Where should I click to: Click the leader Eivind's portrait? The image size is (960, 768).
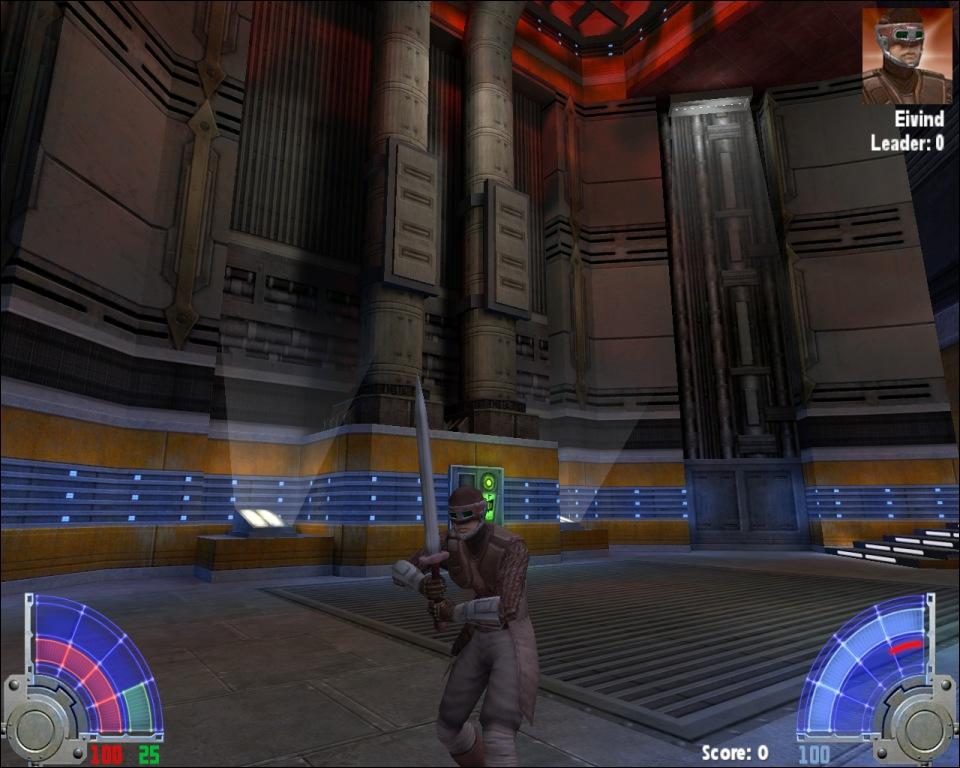[906, 56]
